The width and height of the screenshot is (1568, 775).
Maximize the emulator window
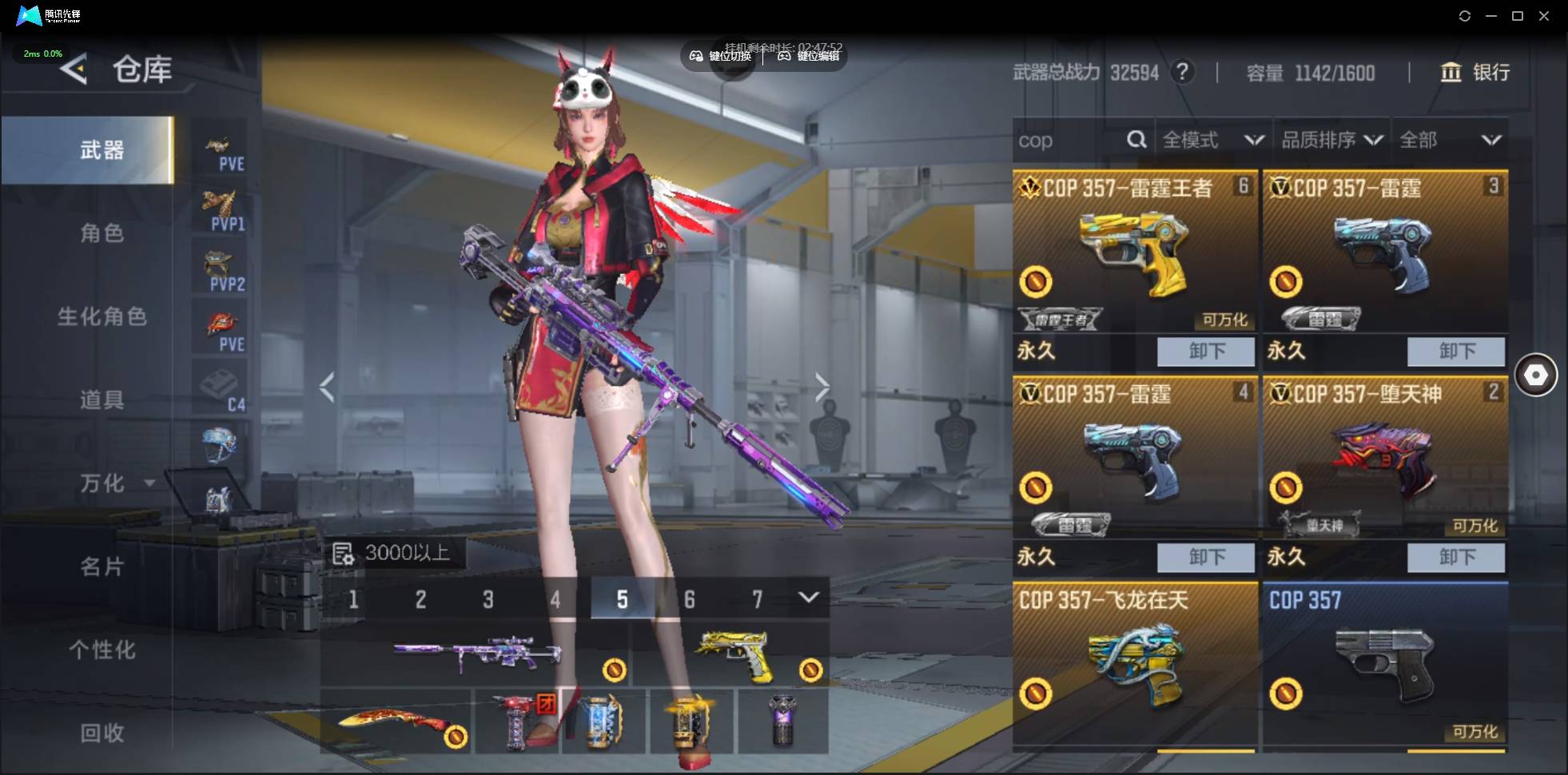[x=1517, y=16]
